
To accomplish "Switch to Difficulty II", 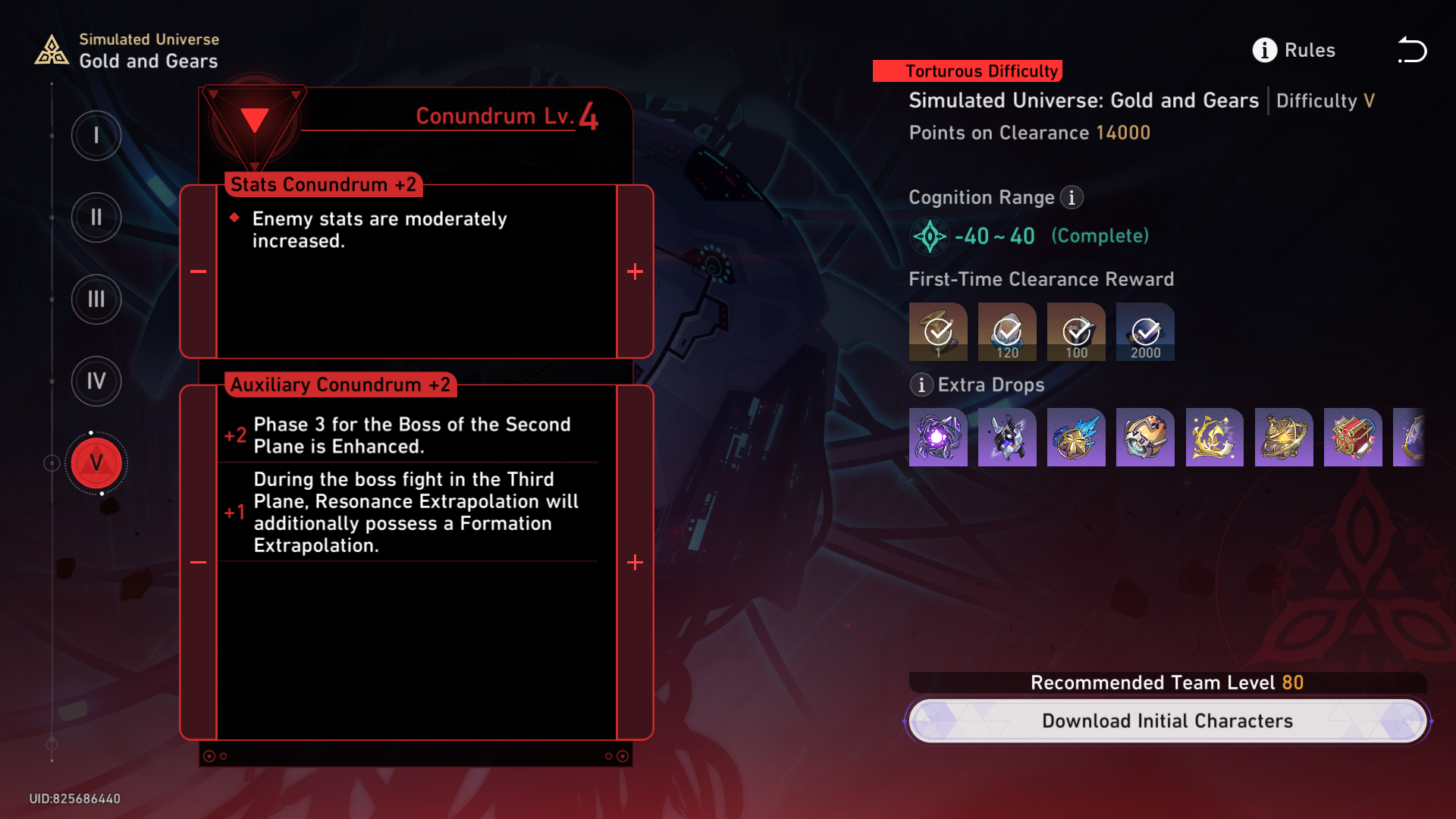I will click(96, 218).
